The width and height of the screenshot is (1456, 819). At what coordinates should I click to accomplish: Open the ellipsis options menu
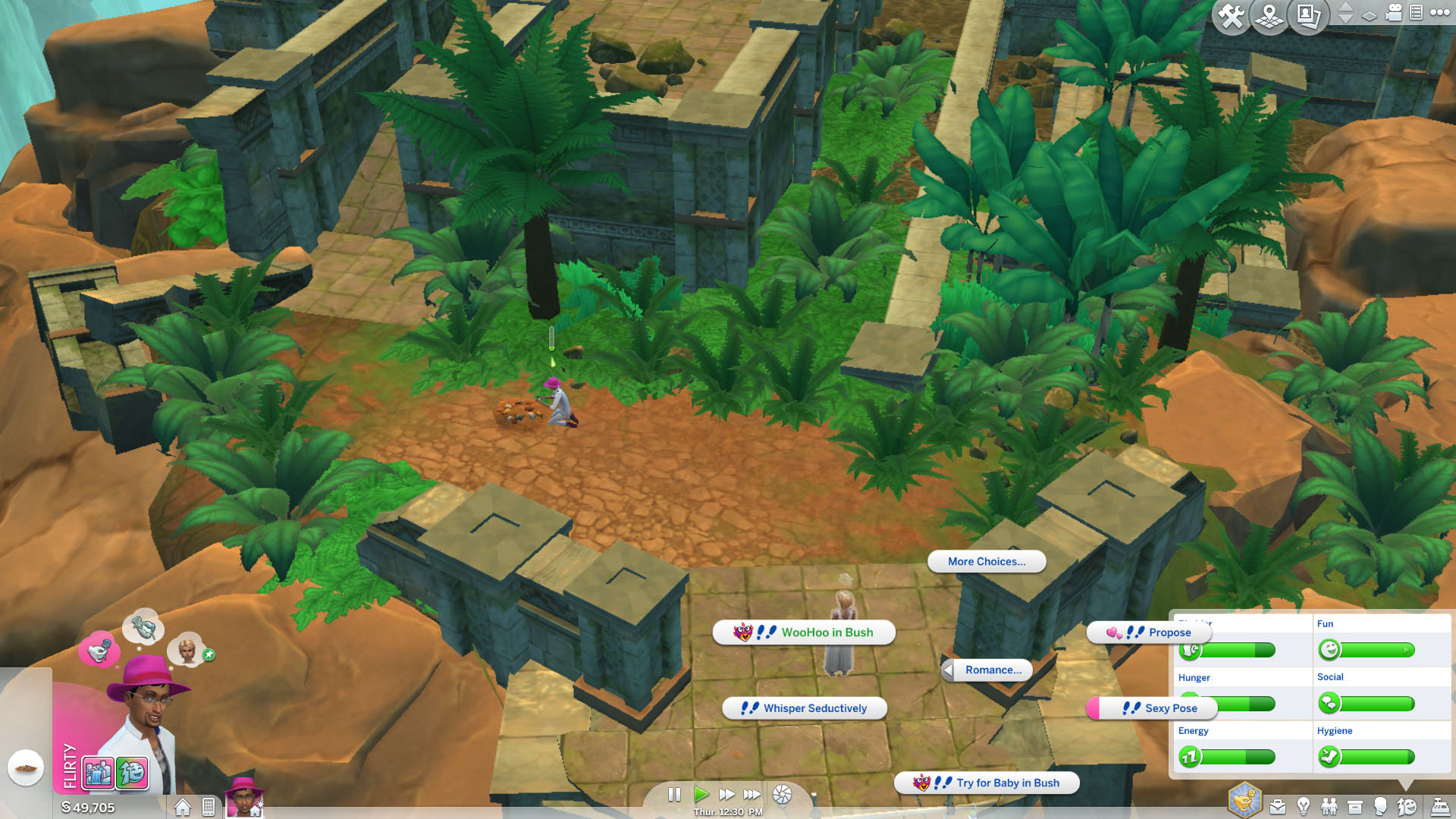coord(1439,13)
